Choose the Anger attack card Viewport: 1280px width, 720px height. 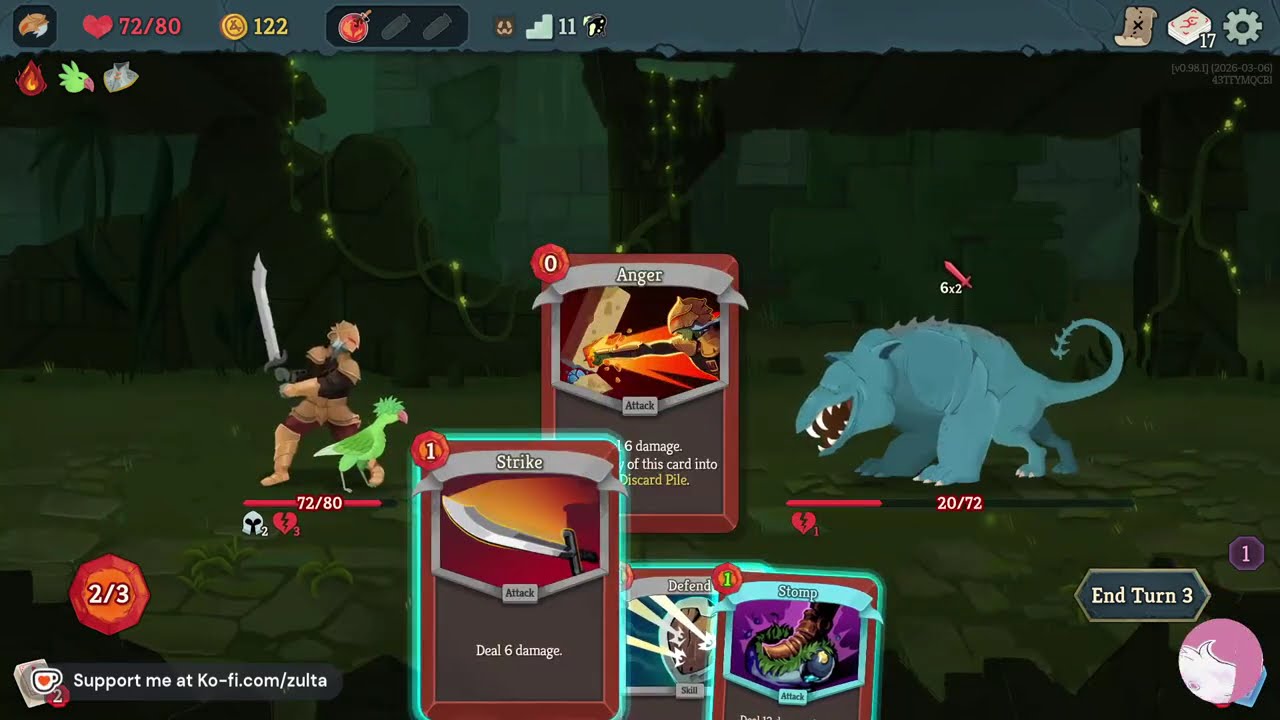pyautogui.click(x=640, y=350)
